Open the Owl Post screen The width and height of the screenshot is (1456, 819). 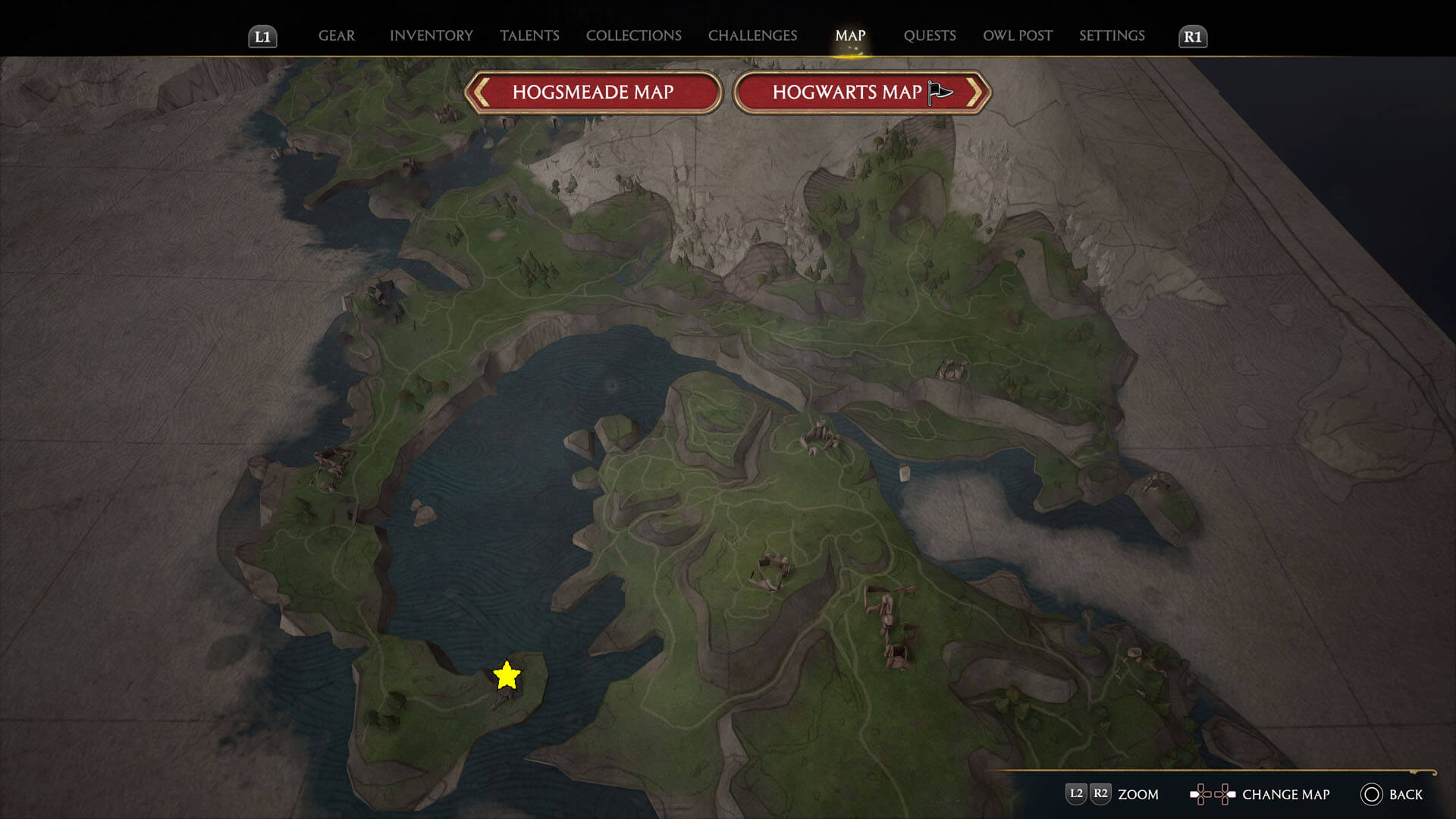click(1017, 35)
